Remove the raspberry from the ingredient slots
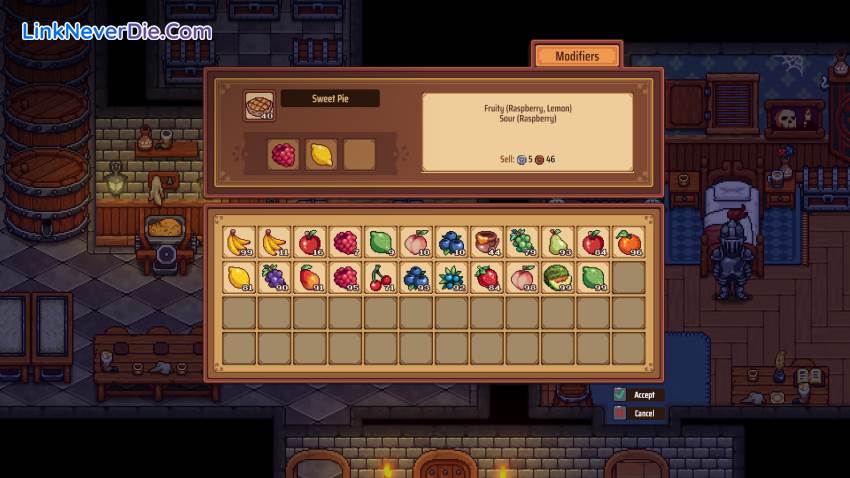 (x=284, y=155)
